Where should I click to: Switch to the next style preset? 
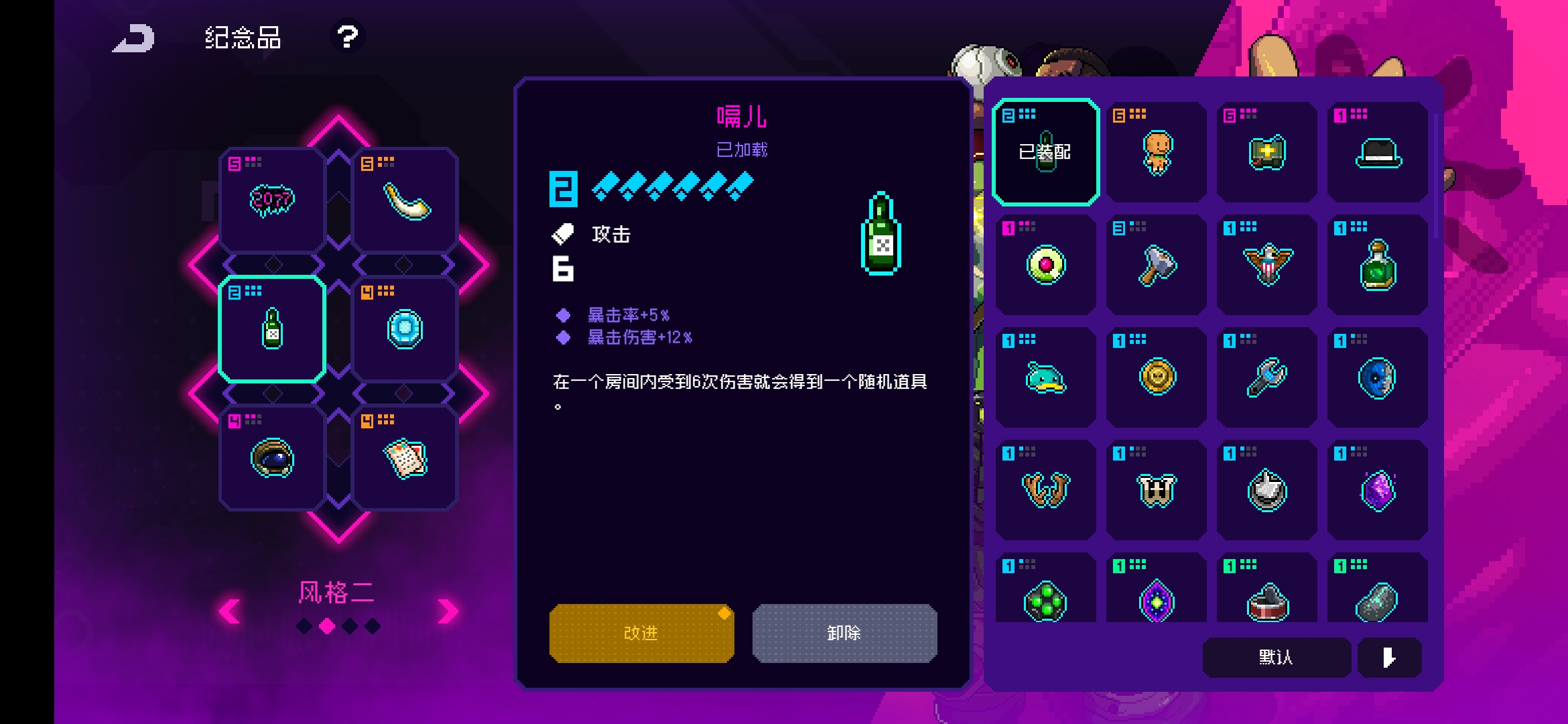448,611
